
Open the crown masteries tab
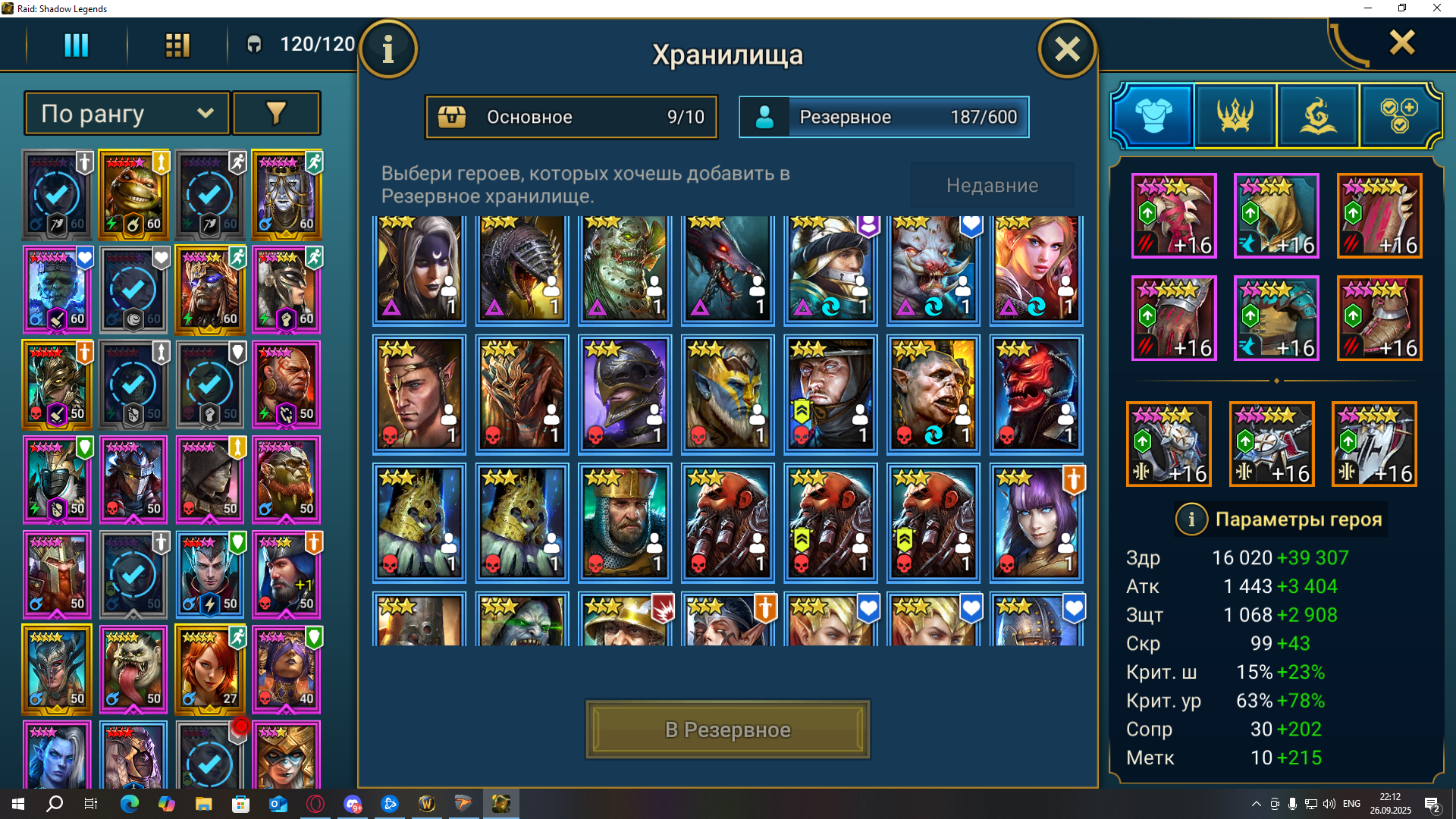pos(1235,115)
